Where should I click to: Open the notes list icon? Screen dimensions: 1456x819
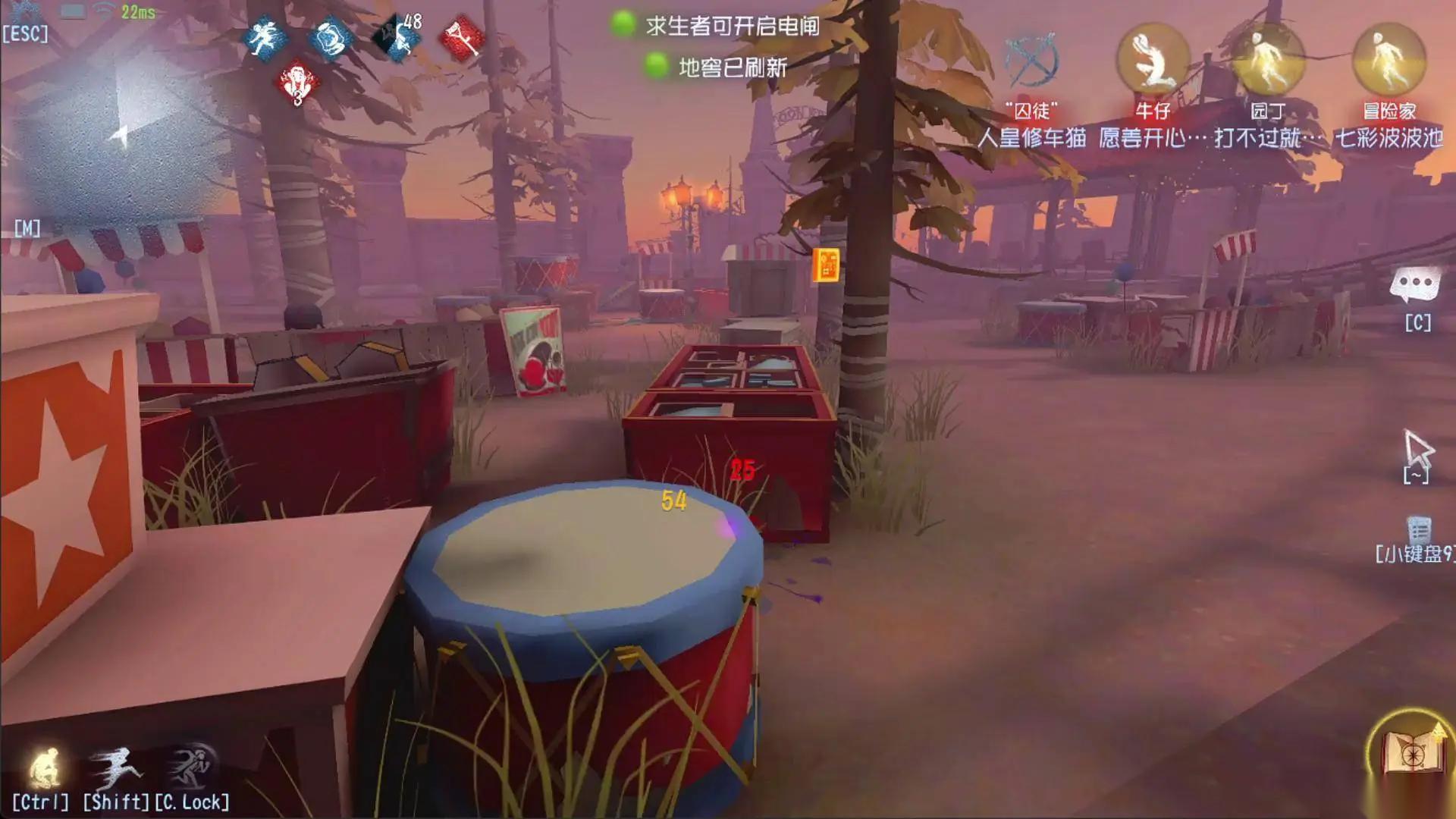(x=1419, y=529)
